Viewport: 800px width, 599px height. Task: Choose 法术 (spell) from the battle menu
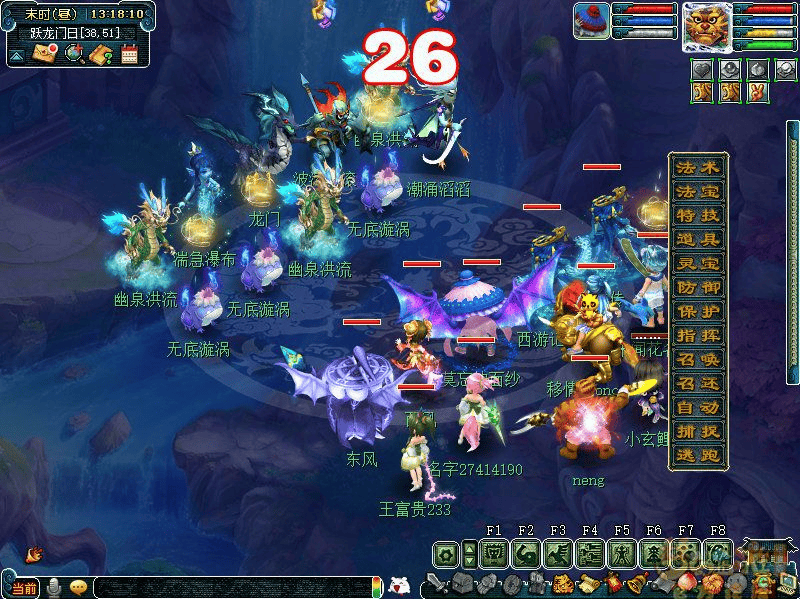pyautogui.click(x=697, y=167)
